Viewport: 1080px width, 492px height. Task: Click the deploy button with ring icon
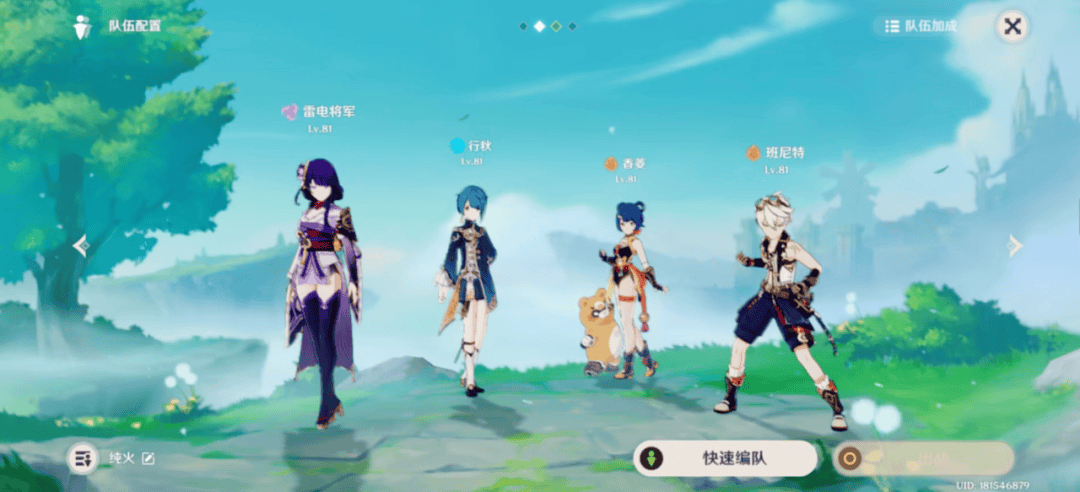coord(923,458)
